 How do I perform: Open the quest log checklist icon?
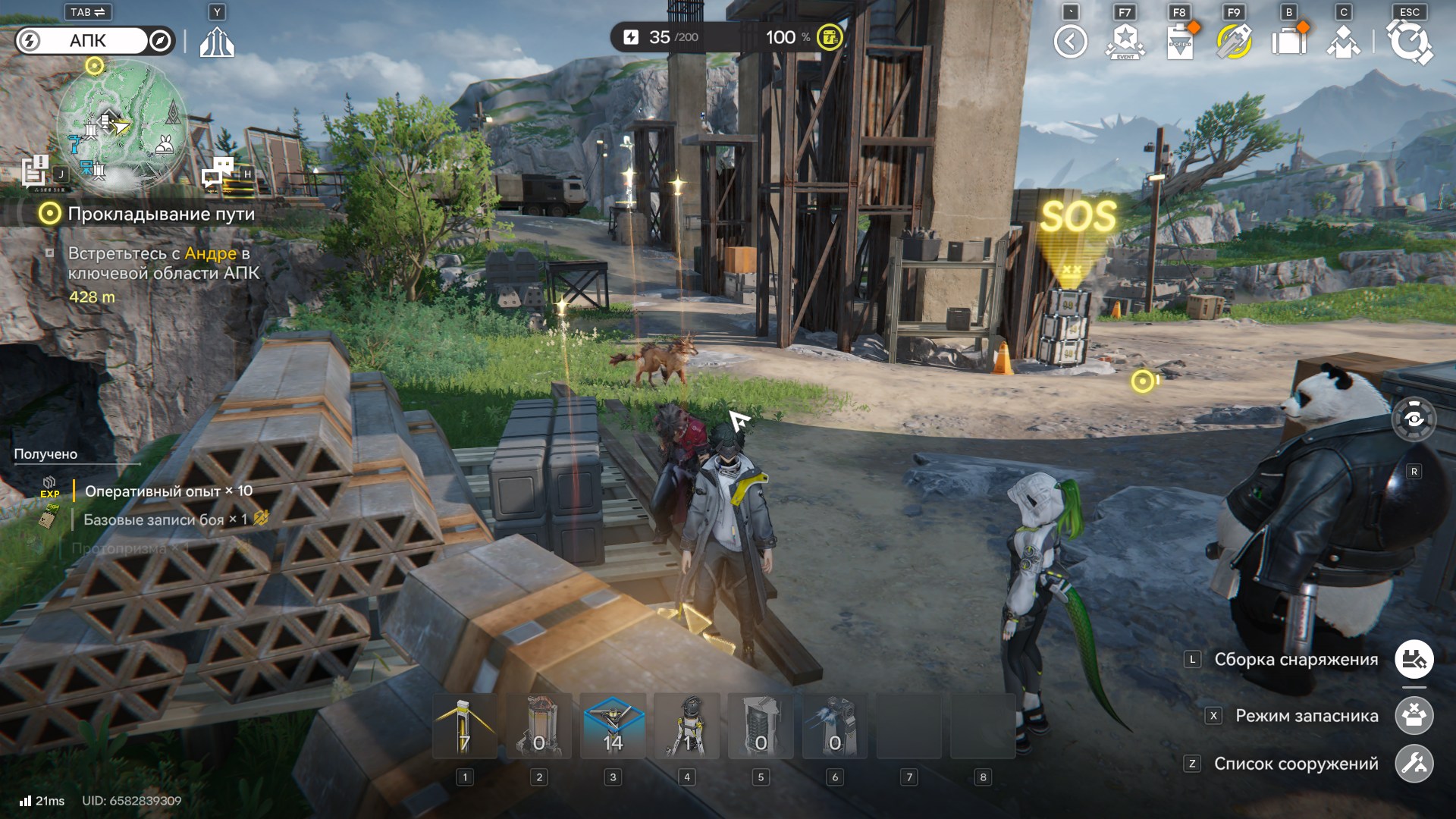[35, 171]
